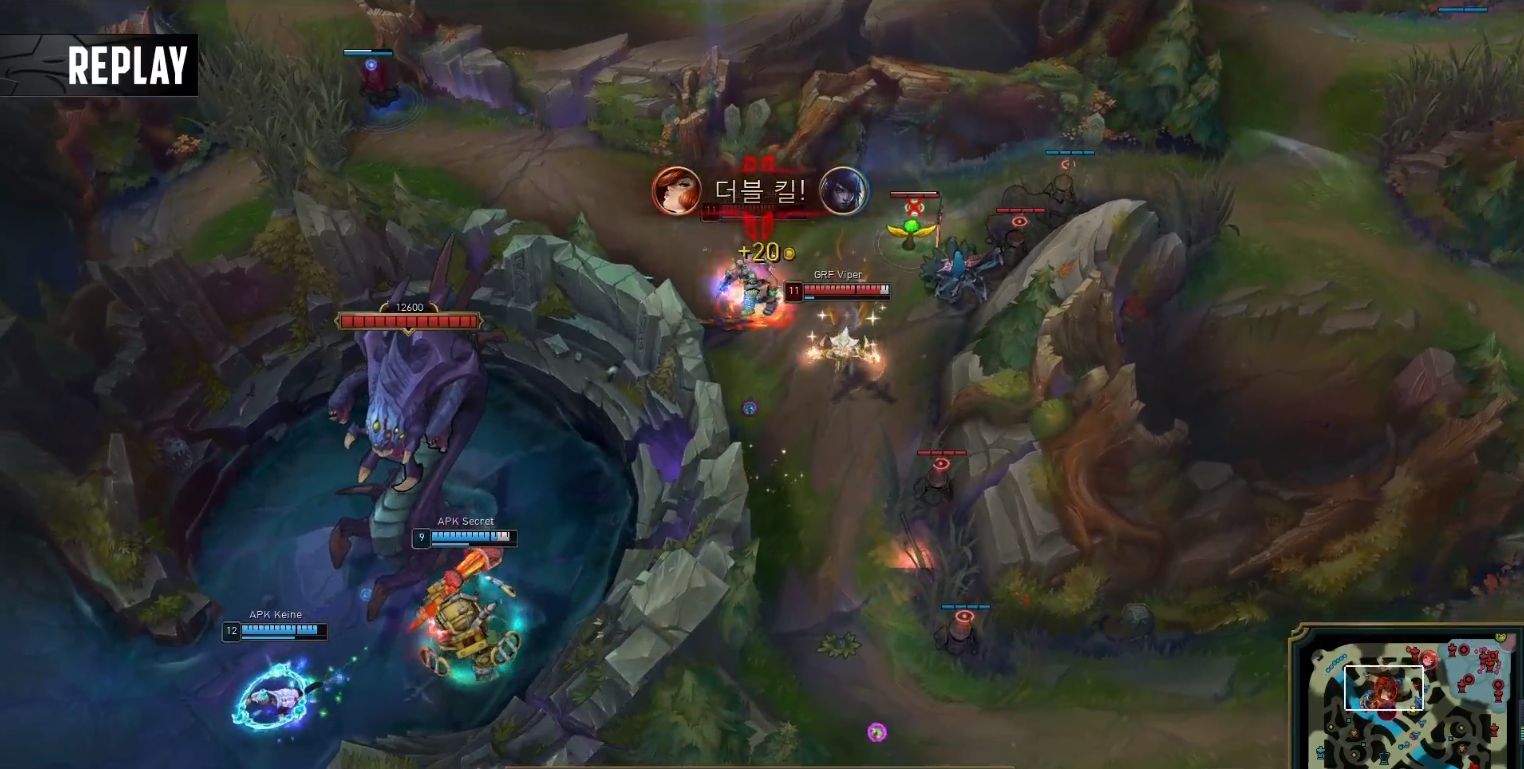Click the dark-haired champion portrait beside the kill text
Viewport: 1524px width, 769px height.
[843, 191]
